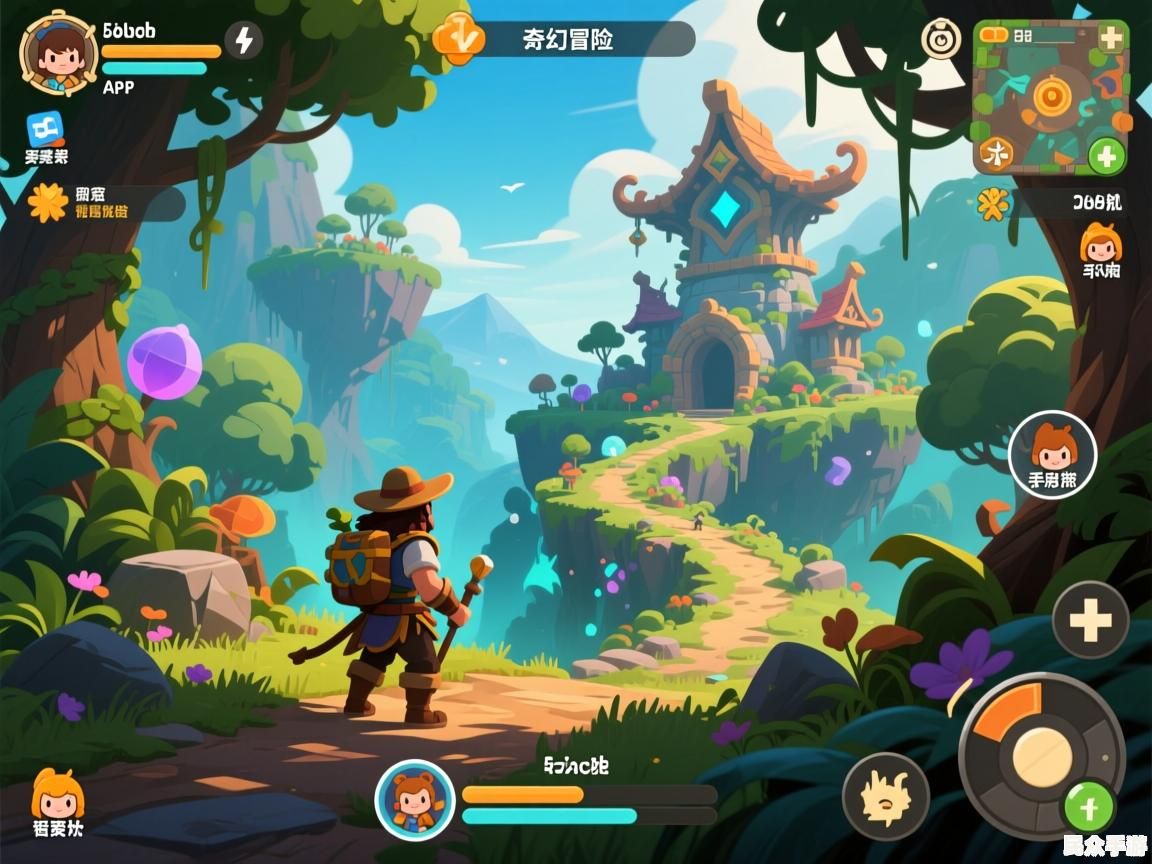Open the player avatar portrait profile
Viewport: 1152px width, 864px height.
click(x=59, y=53)
